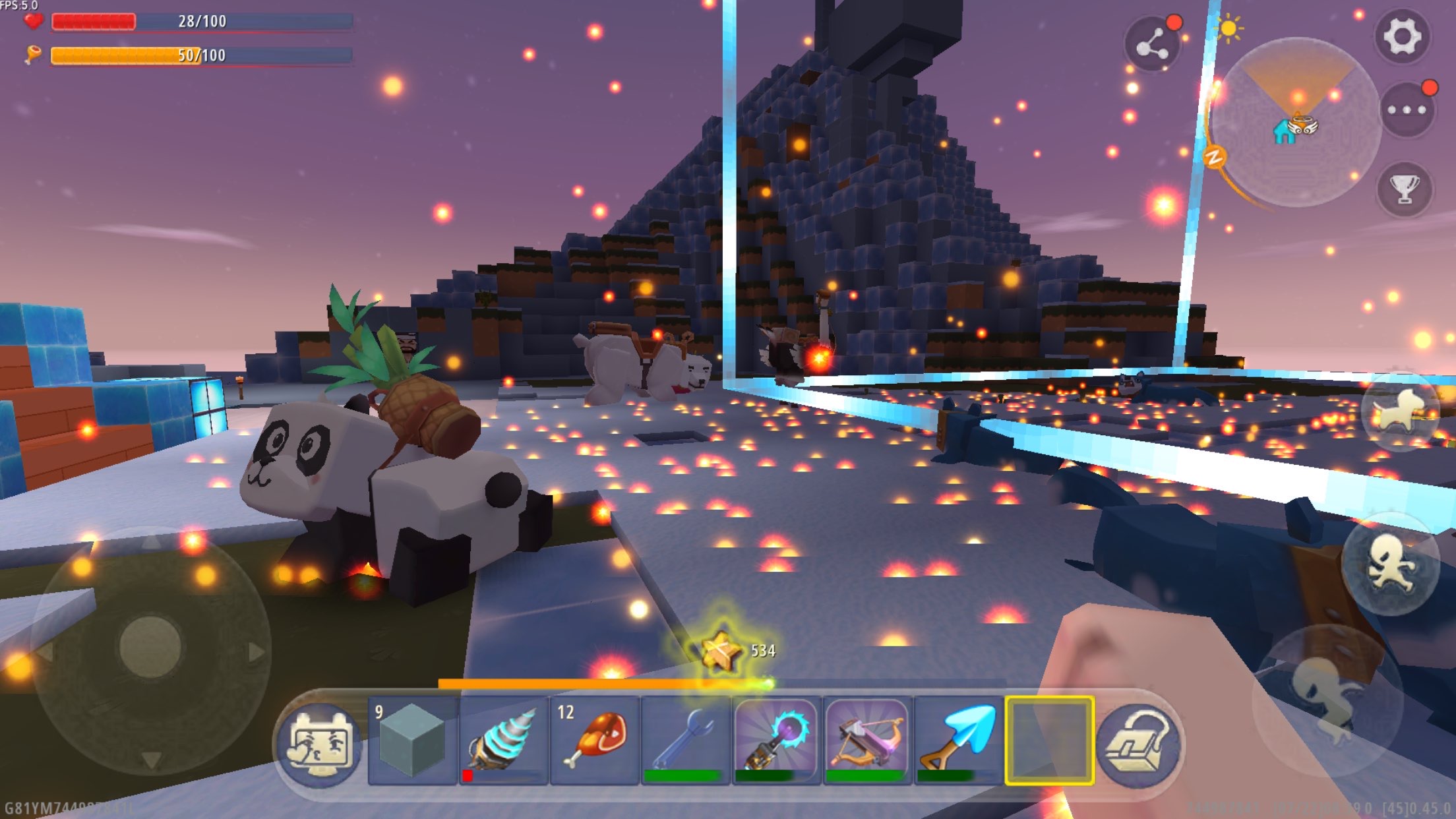1456x819 pixels.
Task: Equip the blue wrench tool
Action: tap(685, 740)
